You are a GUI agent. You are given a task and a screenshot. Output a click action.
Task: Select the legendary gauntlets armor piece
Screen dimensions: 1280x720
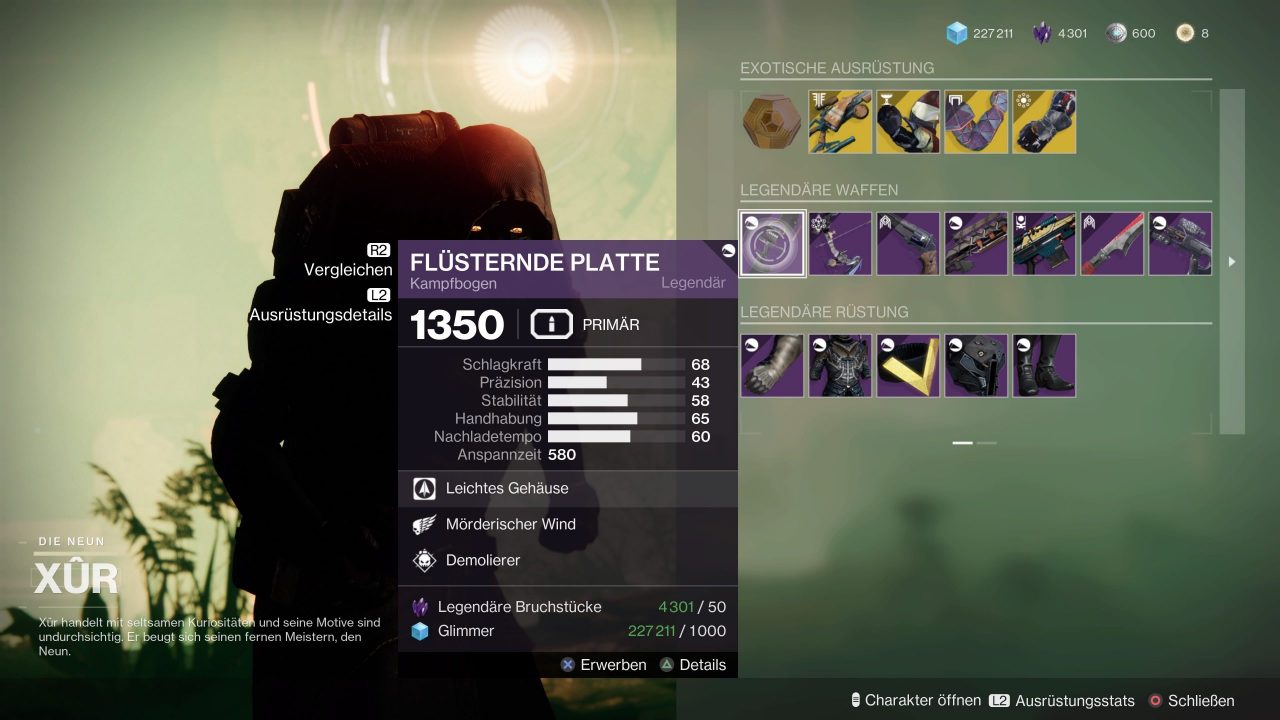coord(772,365)
